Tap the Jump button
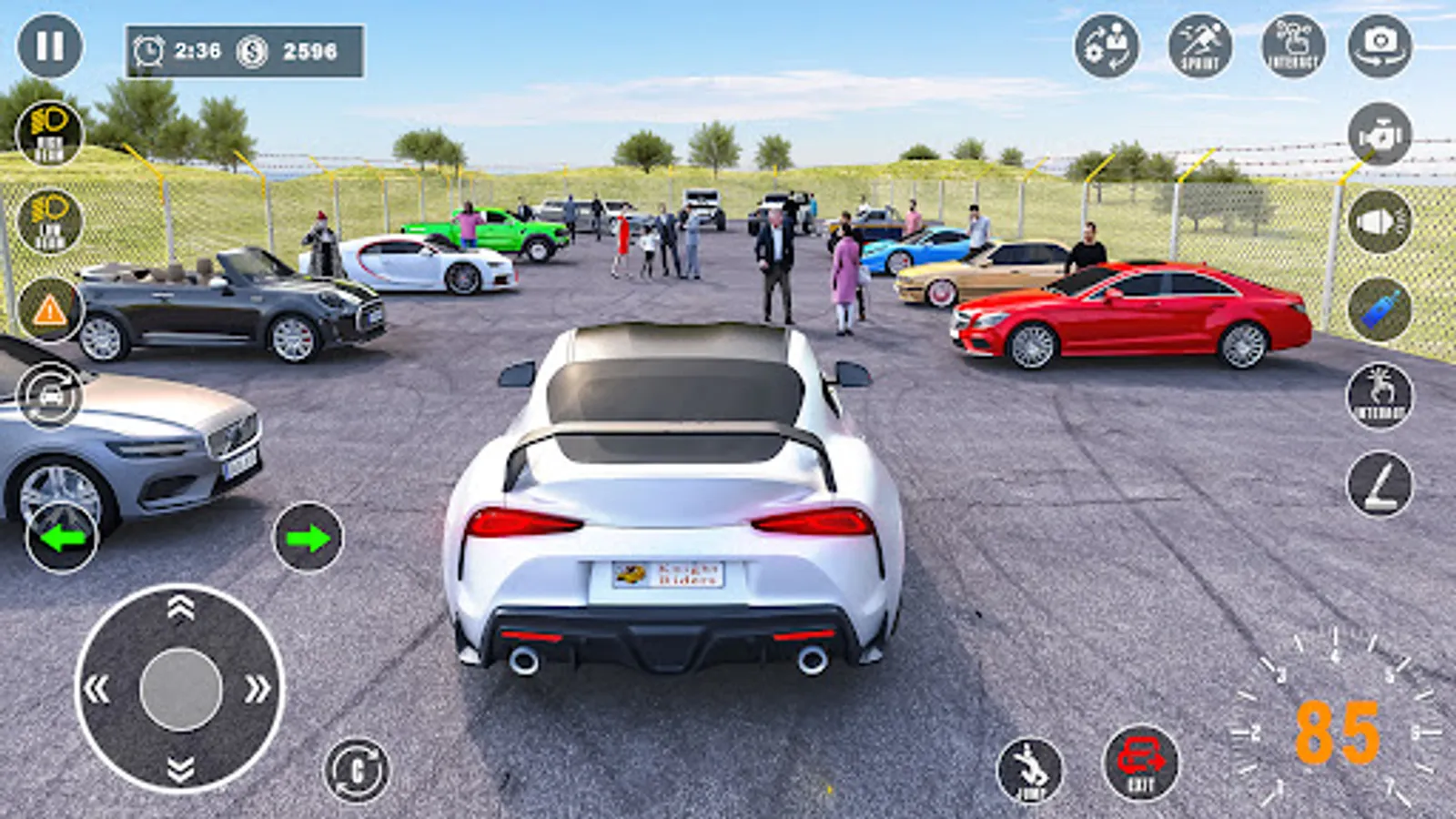 [x=1030, y=770]
